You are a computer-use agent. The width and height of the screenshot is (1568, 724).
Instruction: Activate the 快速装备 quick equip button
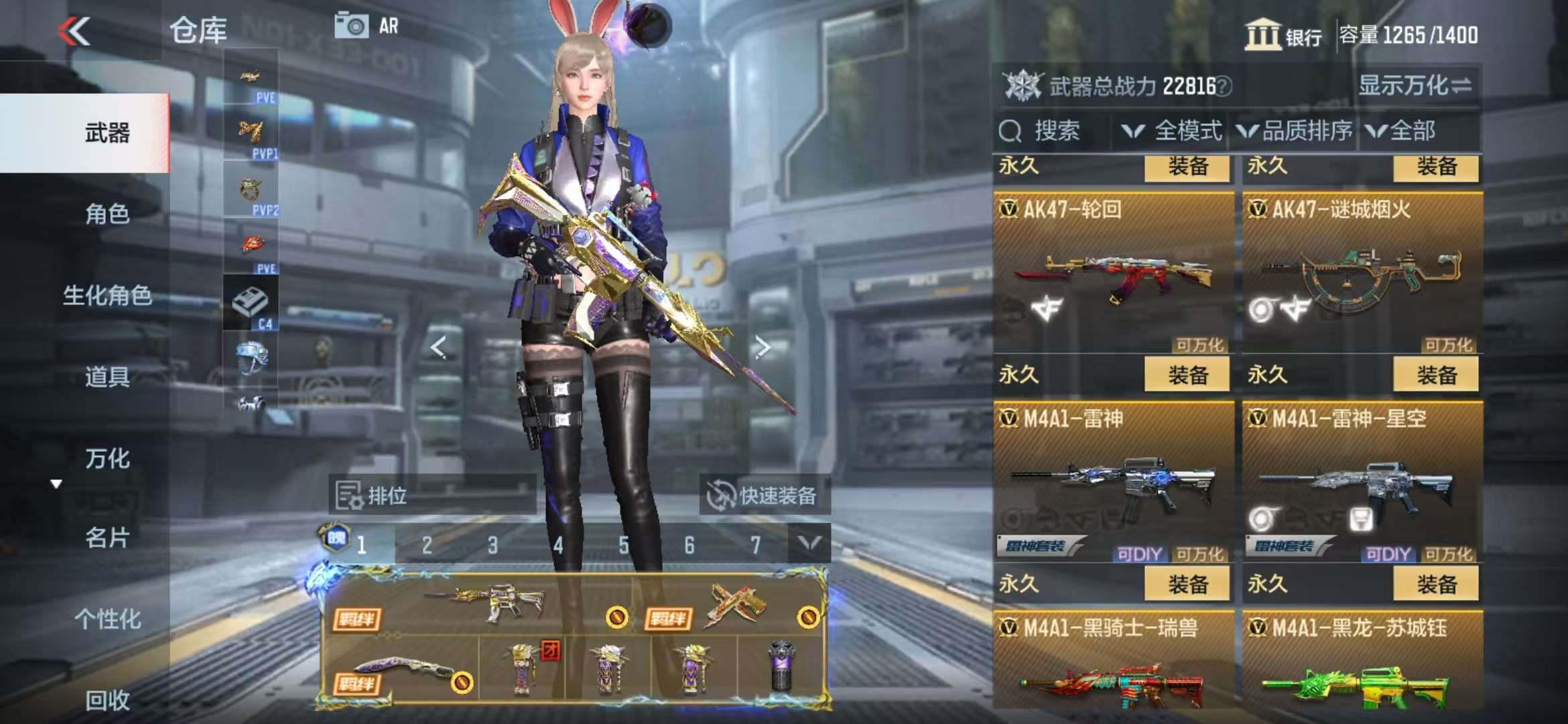click(x=764, y=496)
